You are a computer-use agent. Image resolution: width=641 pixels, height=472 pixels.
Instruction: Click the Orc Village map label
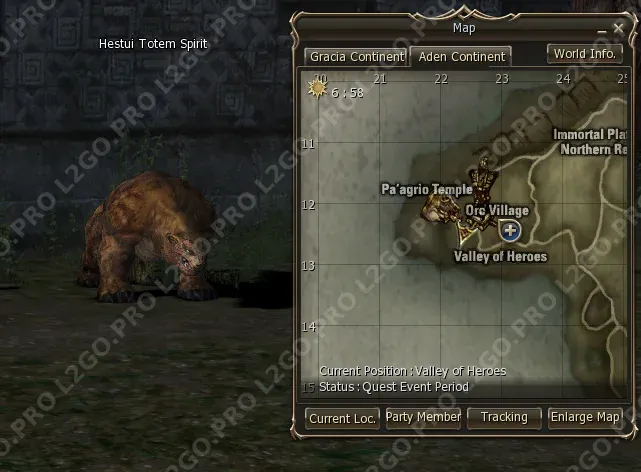pyautogui.click(x=497, y=211)
